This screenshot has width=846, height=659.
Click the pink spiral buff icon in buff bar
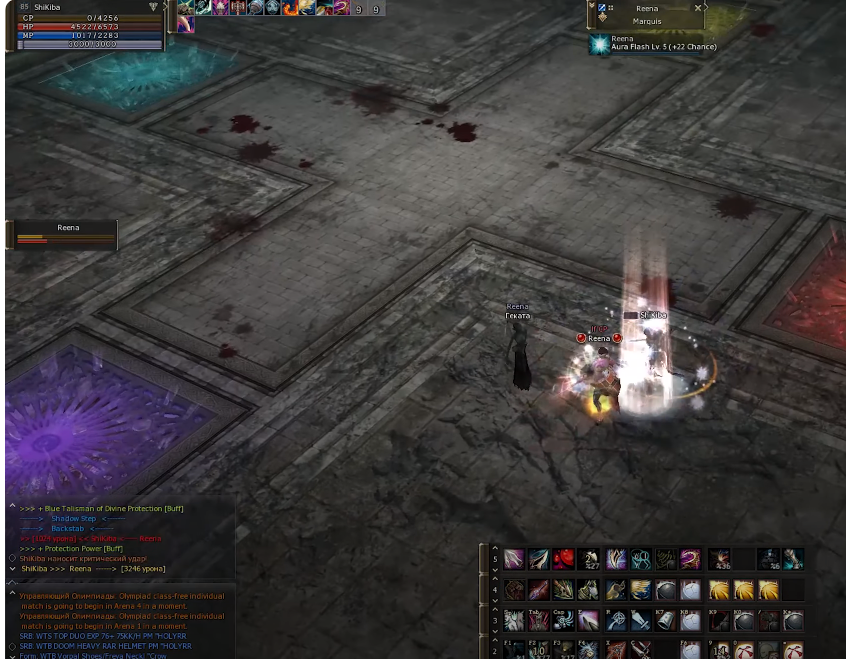(341, 8)
